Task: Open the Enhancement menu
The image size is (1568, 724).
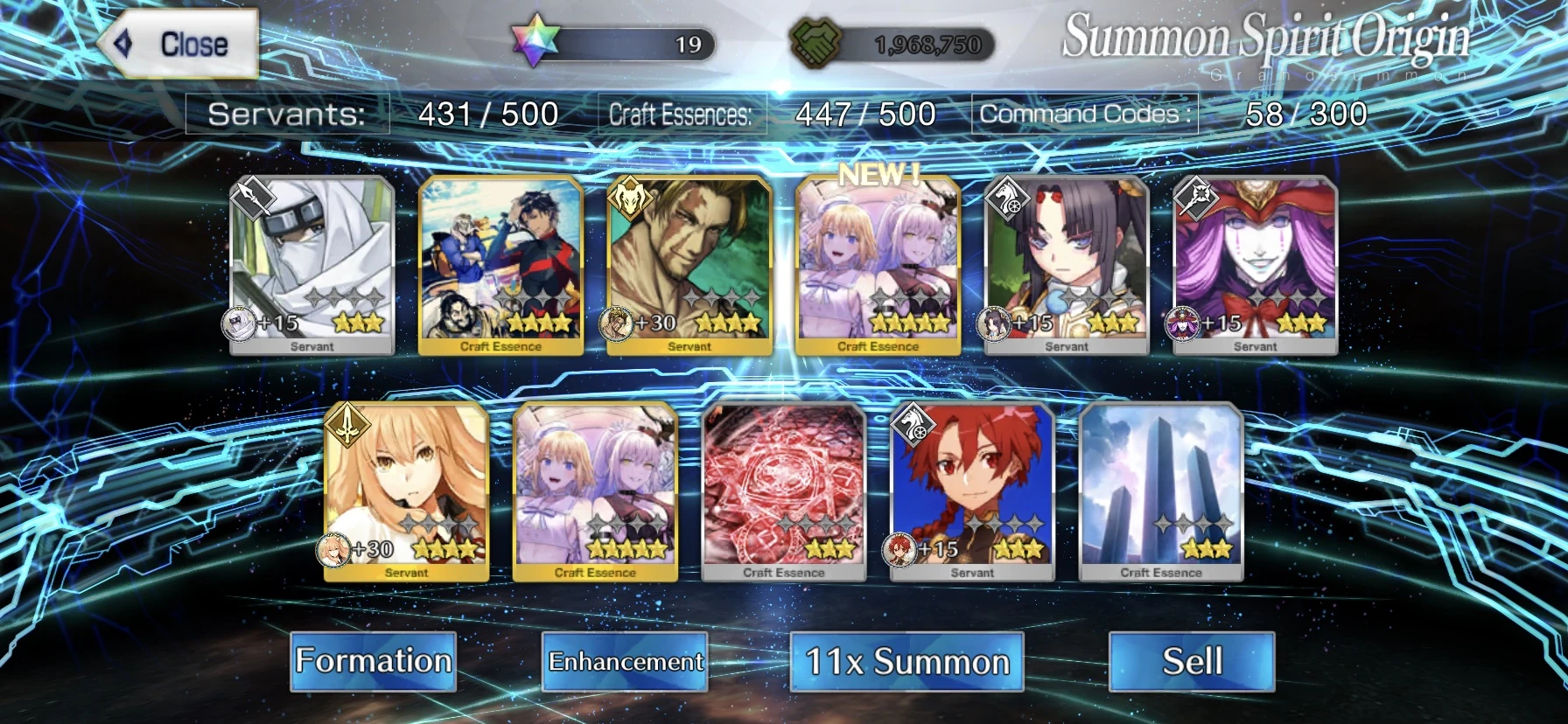Action: pos(624,662)
